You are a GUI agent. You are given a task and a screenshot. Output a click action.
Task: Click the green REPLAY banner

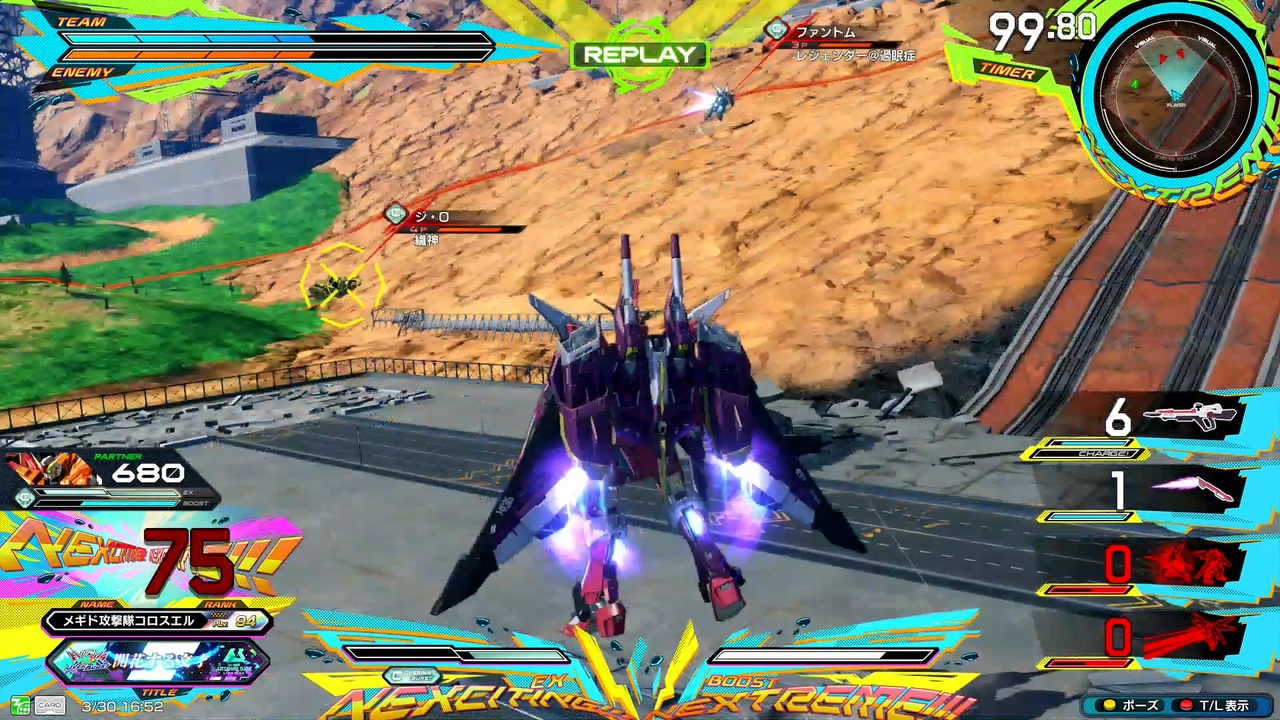[x=640, y=54]
